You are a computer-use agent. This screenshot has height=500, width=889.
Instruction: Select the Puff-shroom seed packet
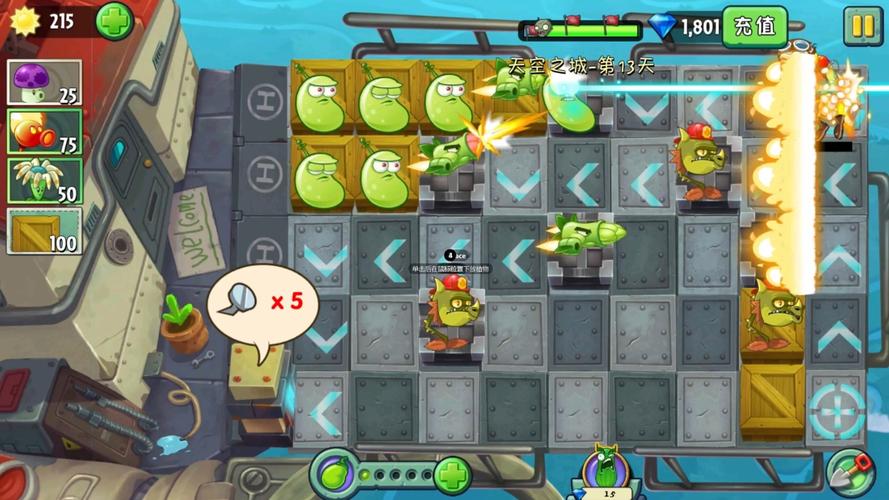point(44,82)
